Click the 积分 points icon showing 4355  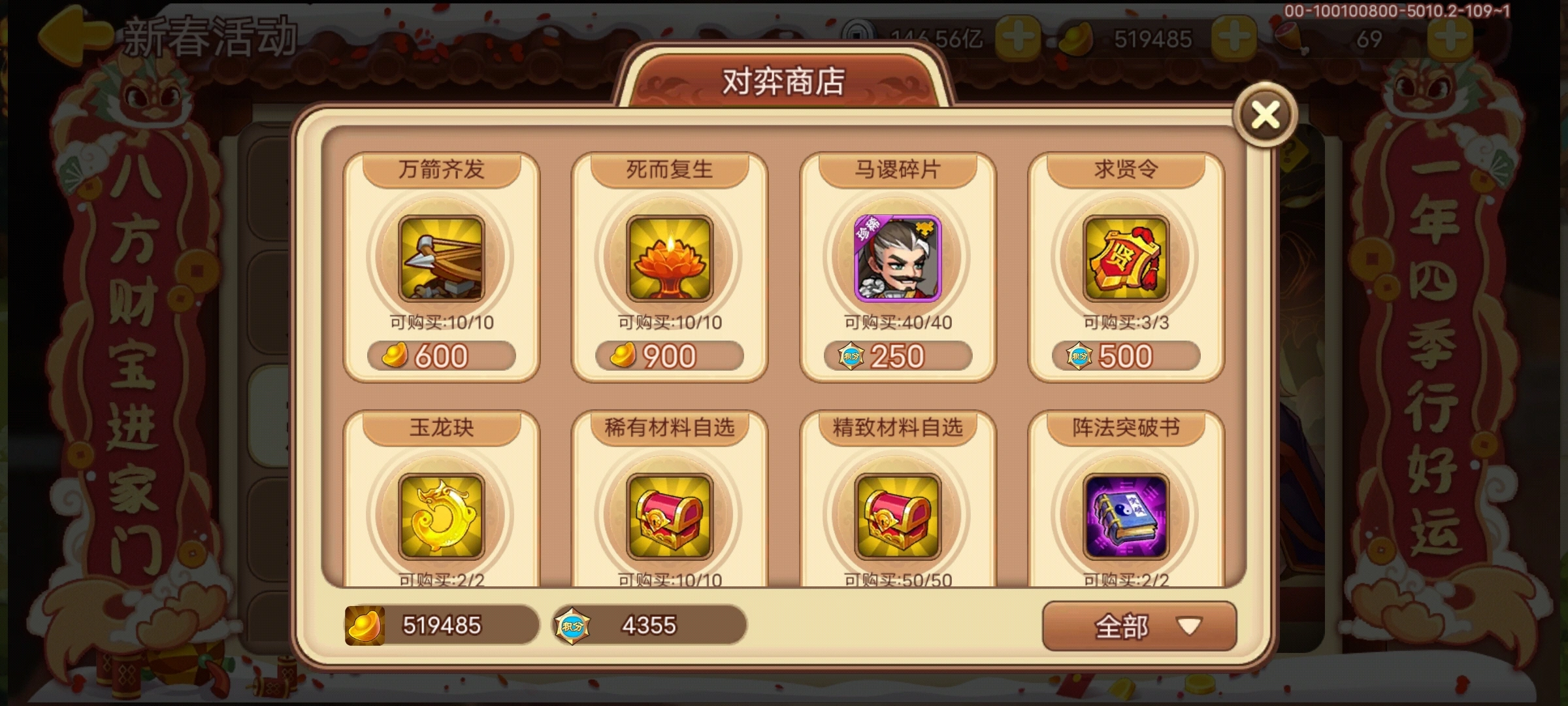click(x=573, y=626)
